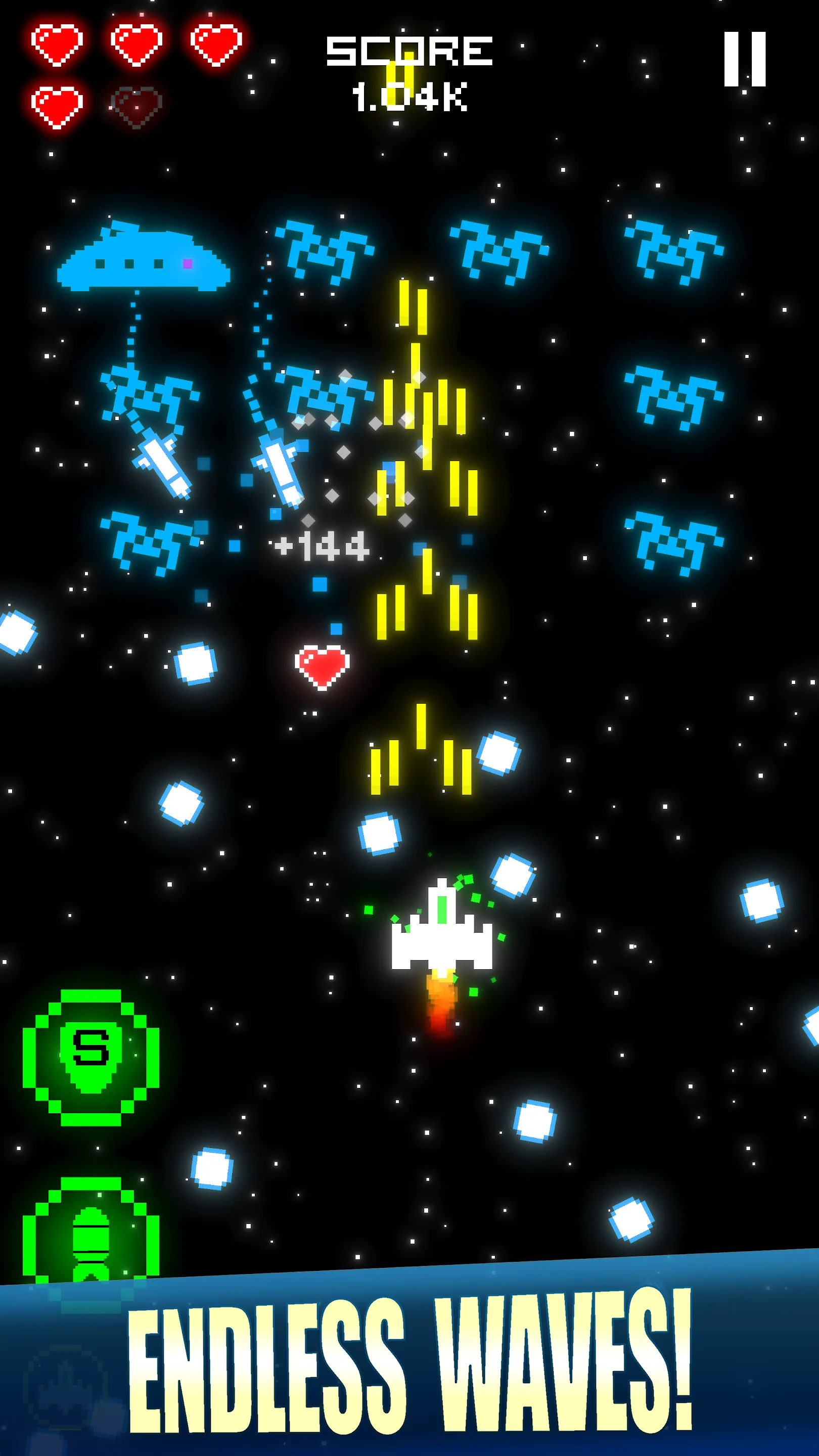
Task: Pause the game with the pause button
Action: tap(744, 59)
